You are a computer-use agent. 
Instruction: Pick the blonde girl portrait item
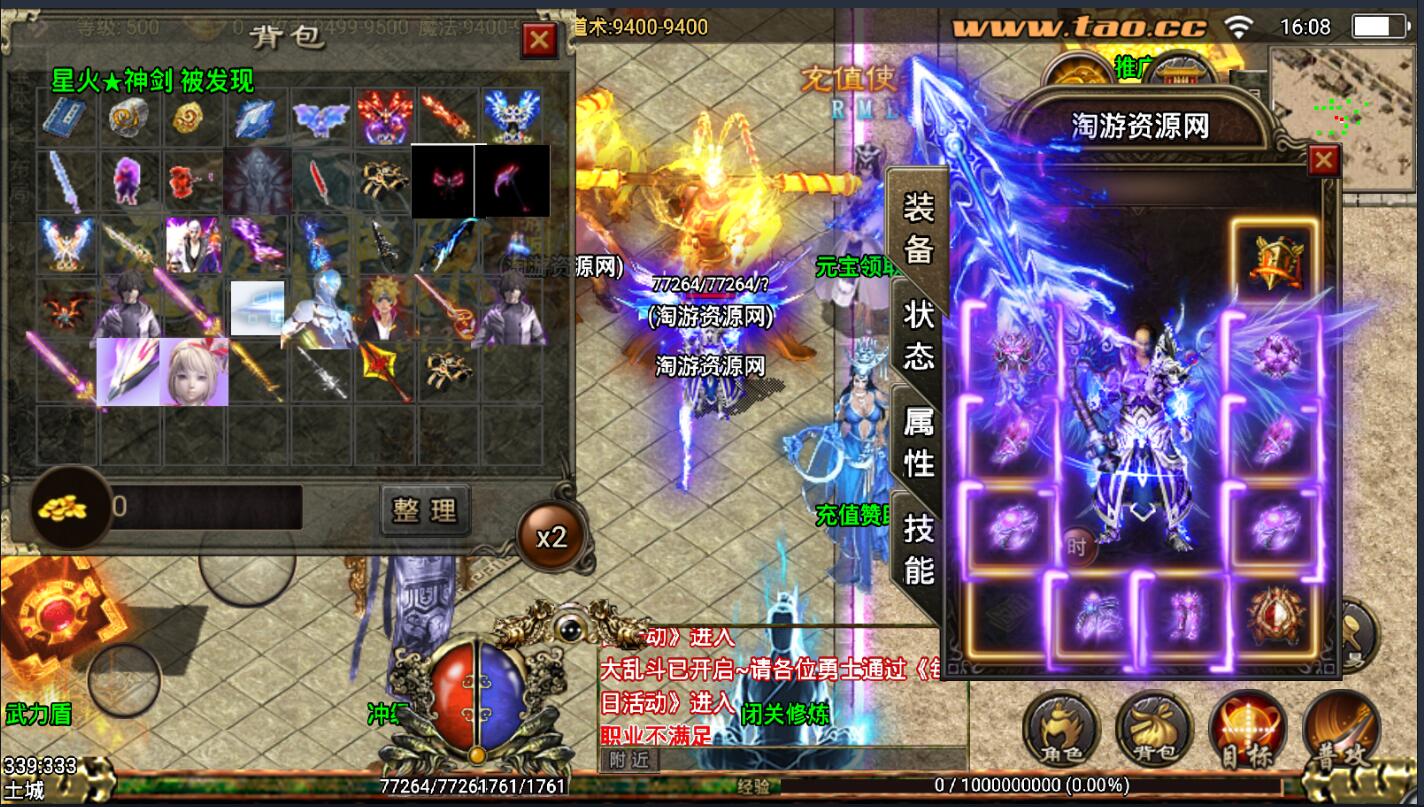[195, 372]
